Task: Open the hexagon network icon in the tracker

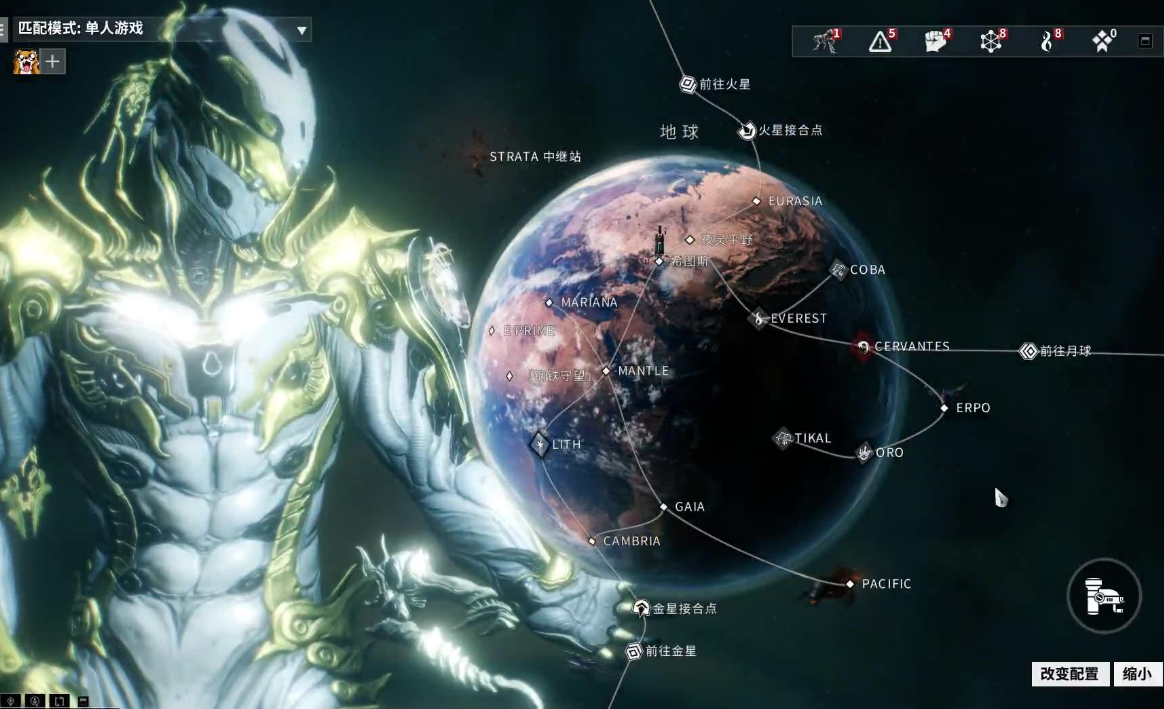Action: coord(991,42)
